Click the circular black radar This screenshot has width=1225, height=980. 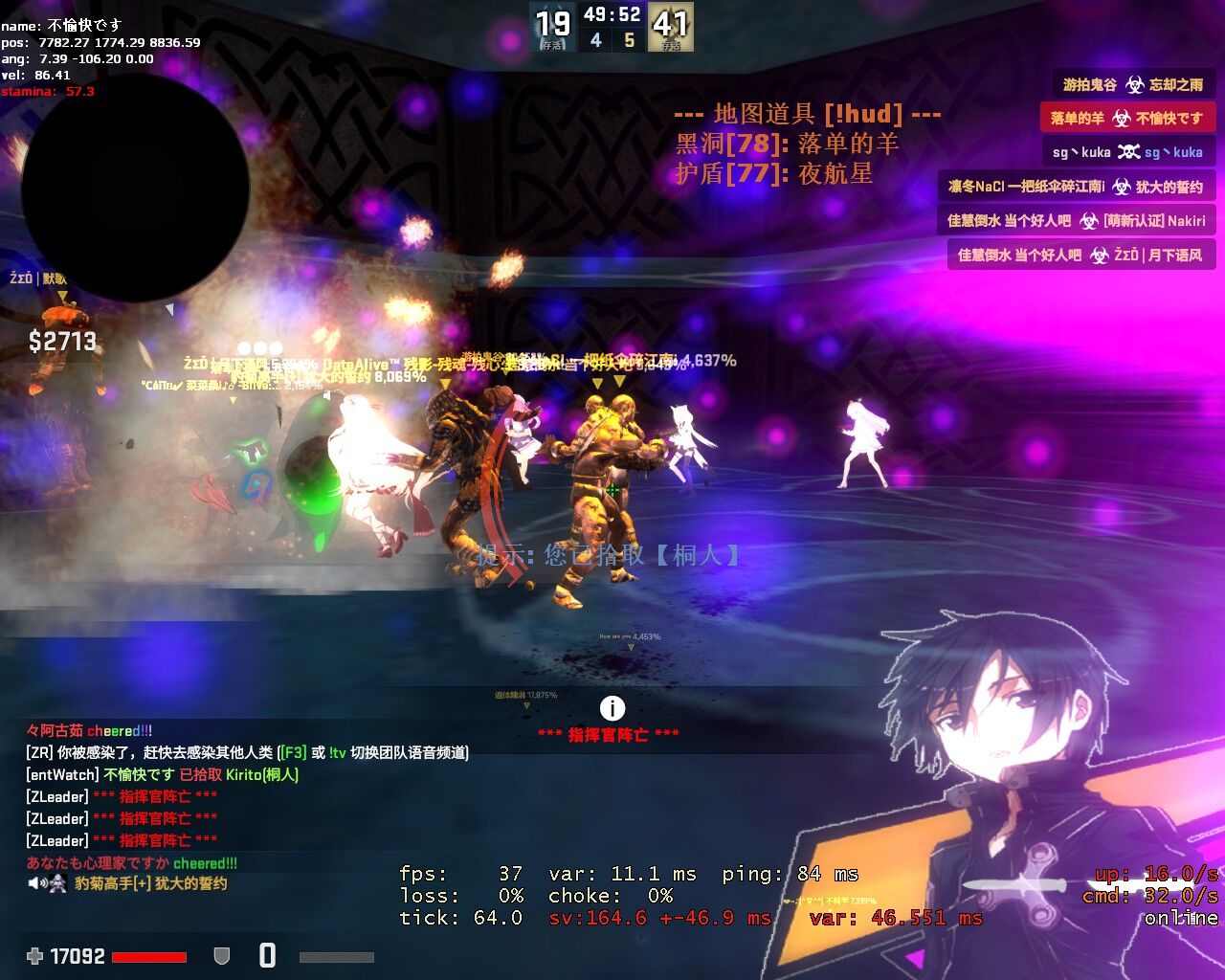pos(134,189)
